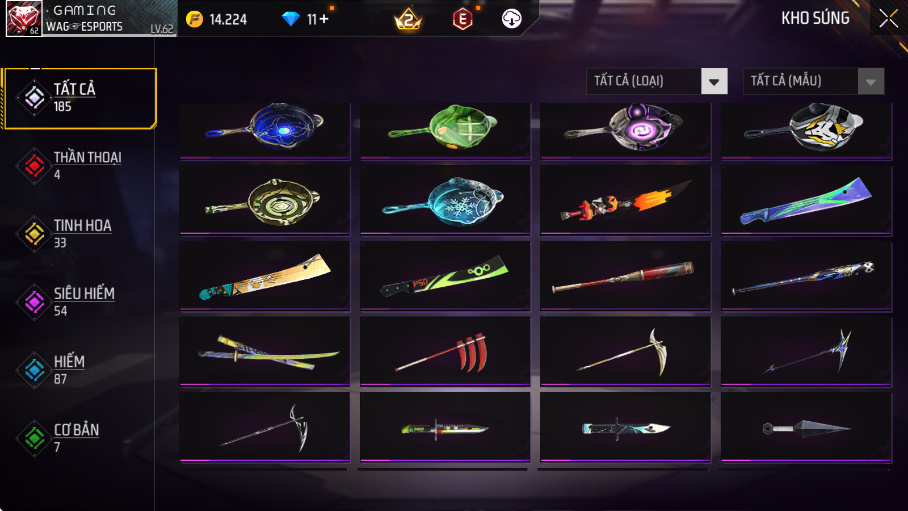Select the red baseball bat skin
The image size is (908, 511).
[x=625, y=275]
